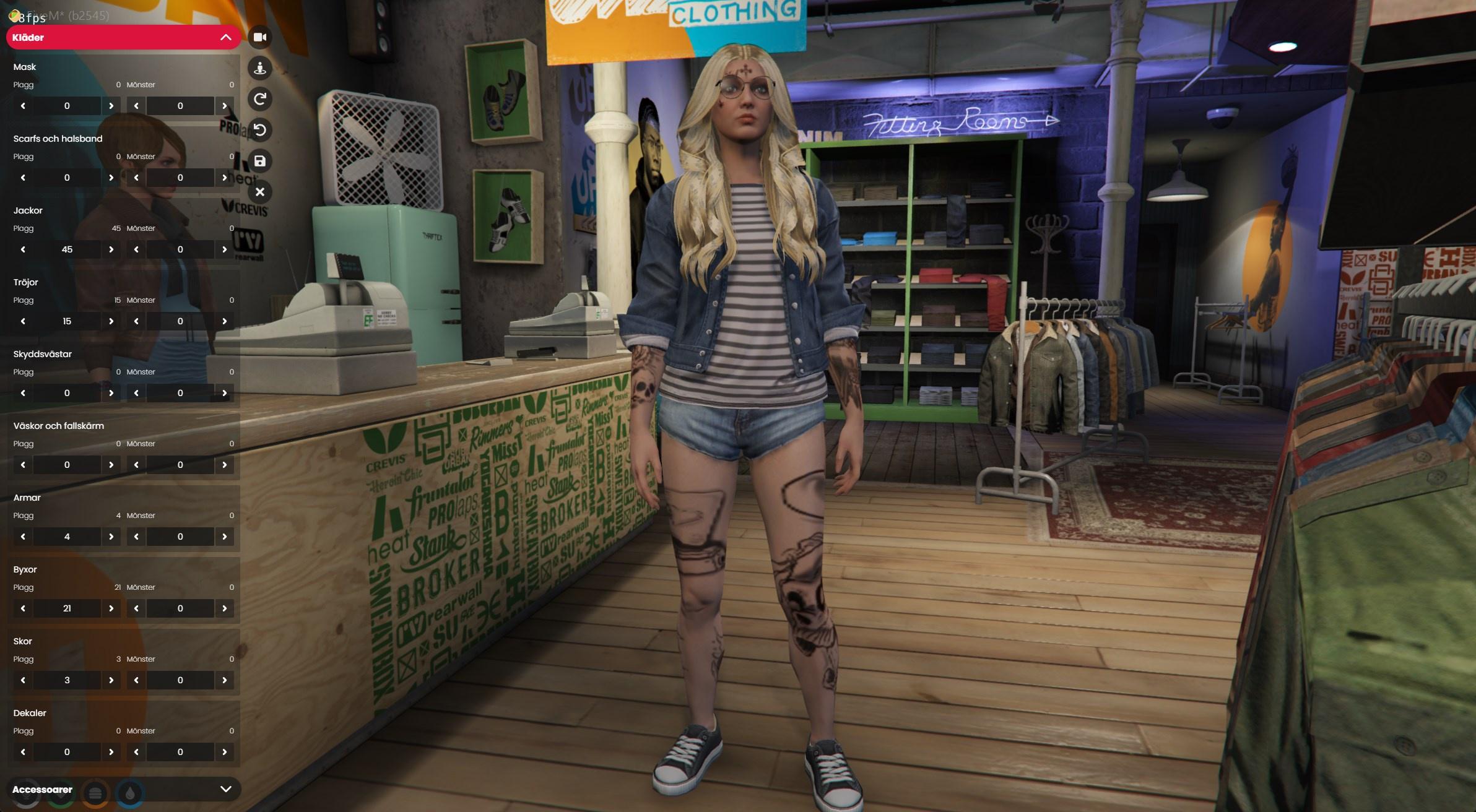Increase the Mask Plagg value
This screenshot has width=1476, height=812.
[x=111, y=106]
